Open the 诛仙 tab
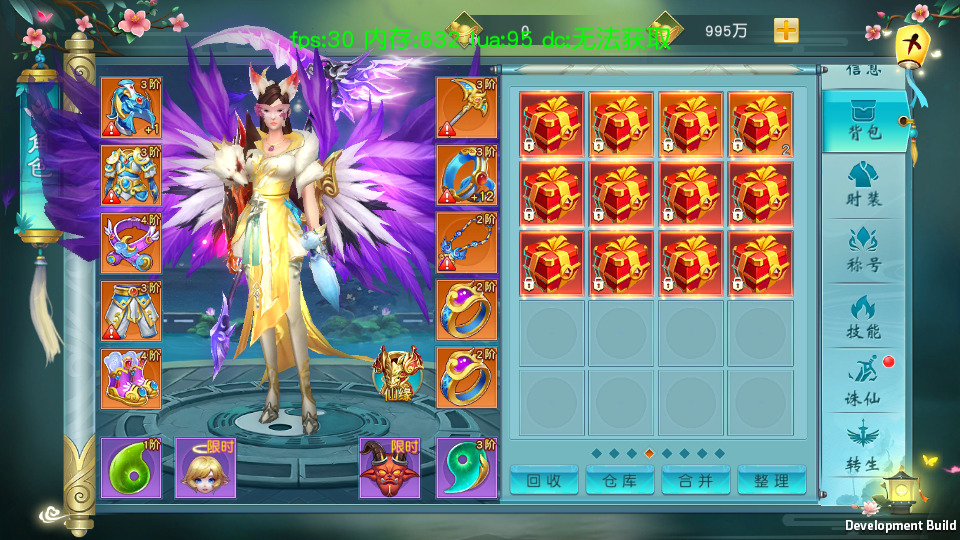 click(x=863, y=382)
